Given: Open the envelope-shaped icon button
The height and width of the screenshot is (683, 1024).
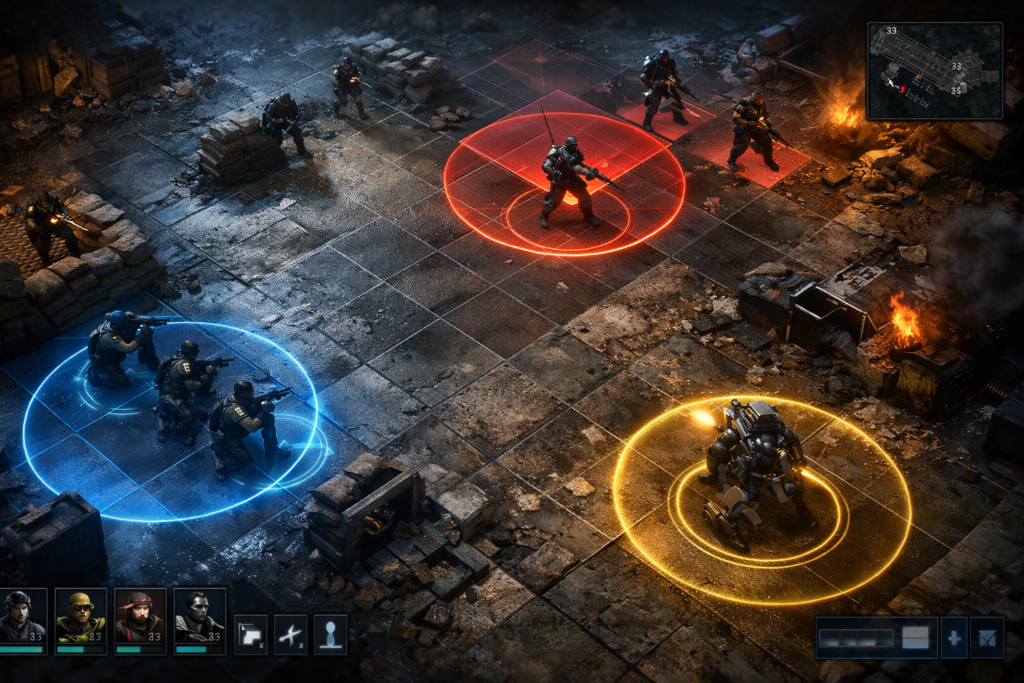Looking at the screenshot, I should pos(988,638).
